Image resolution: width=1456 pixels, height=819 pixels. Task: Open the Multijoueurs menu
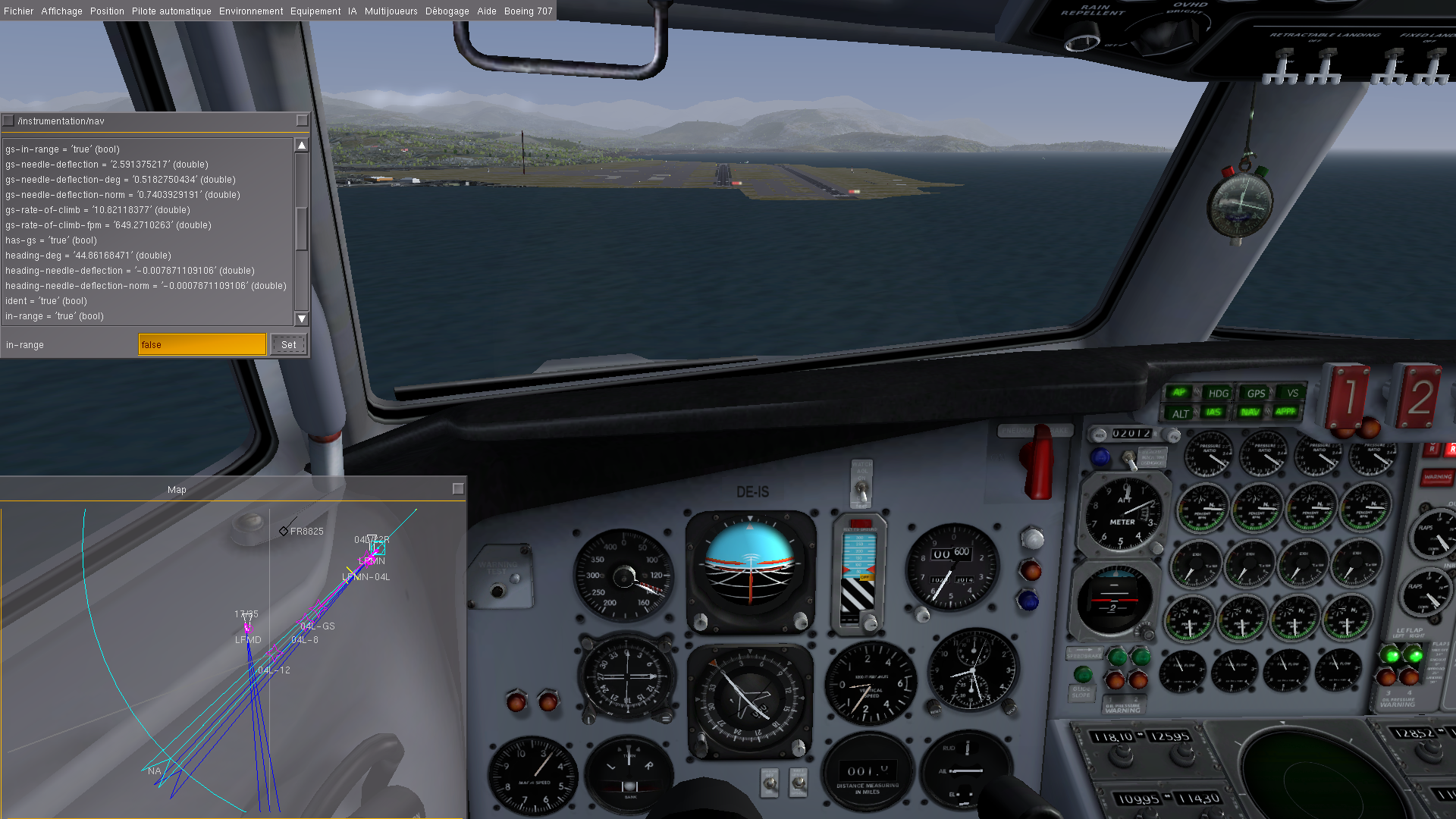(x=391, y=11)
